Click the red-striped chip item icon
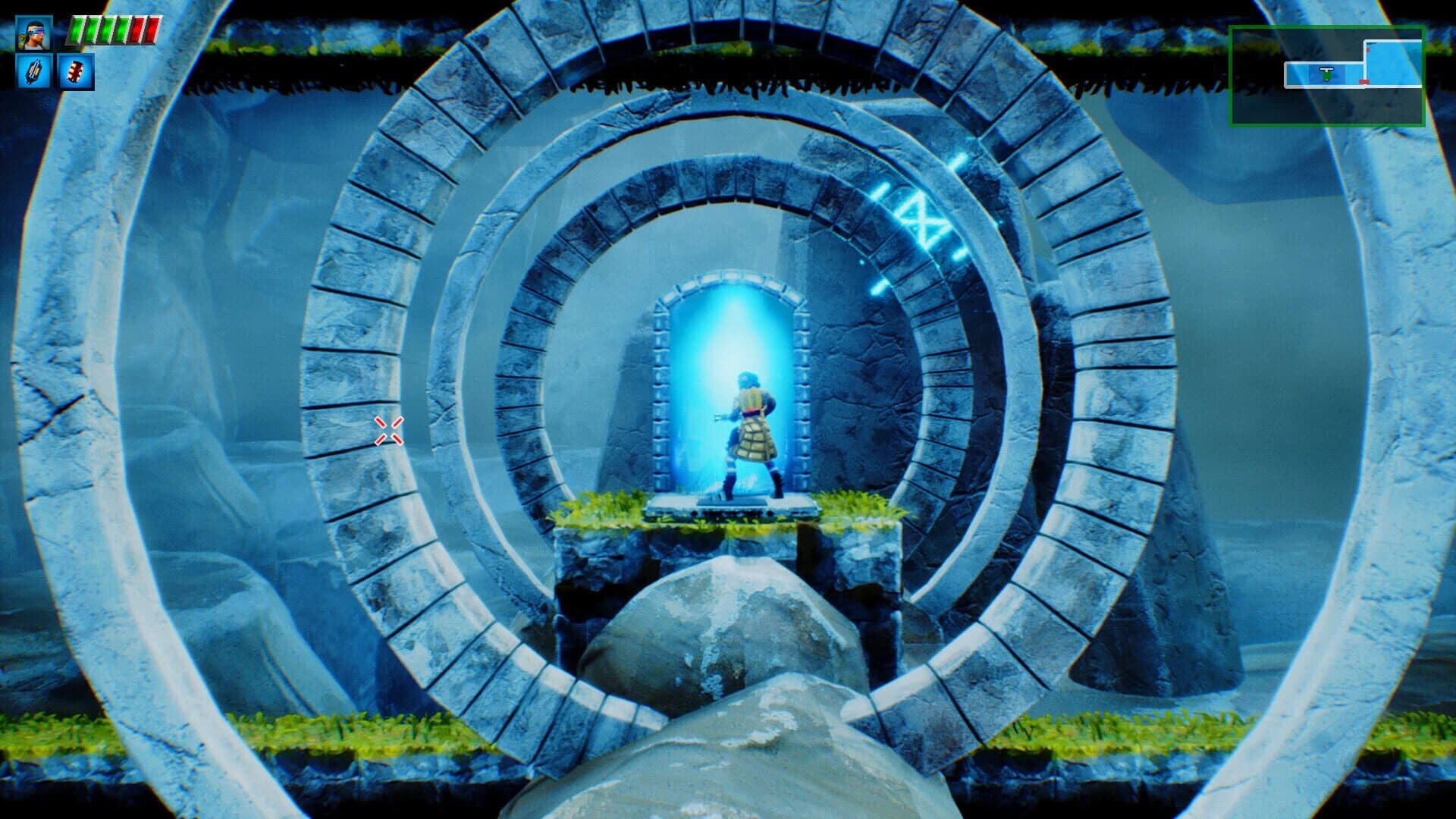 pos(74,73)
